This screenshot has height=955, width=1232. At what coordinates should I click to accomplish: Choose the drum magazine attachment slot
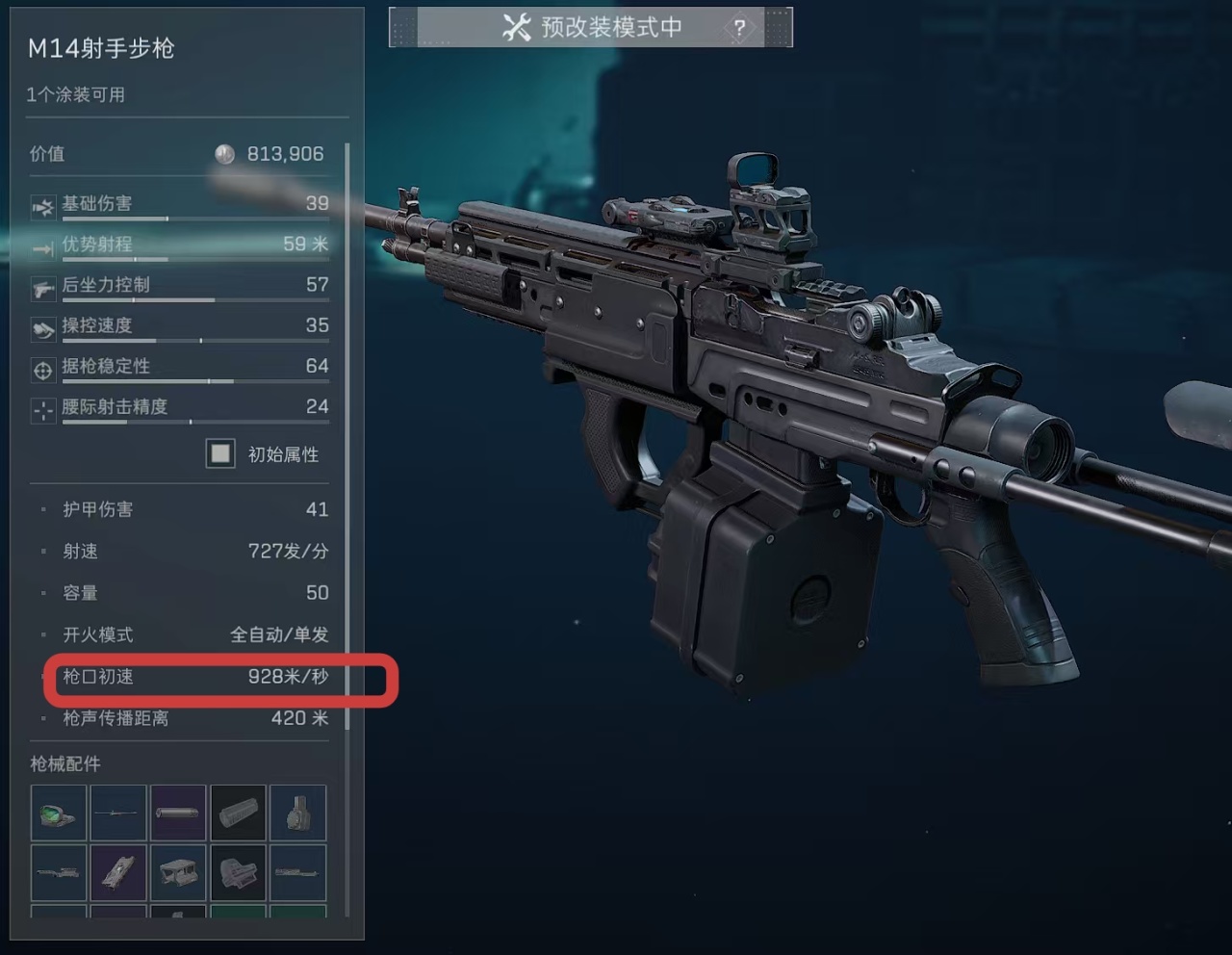tap(297, 813)
